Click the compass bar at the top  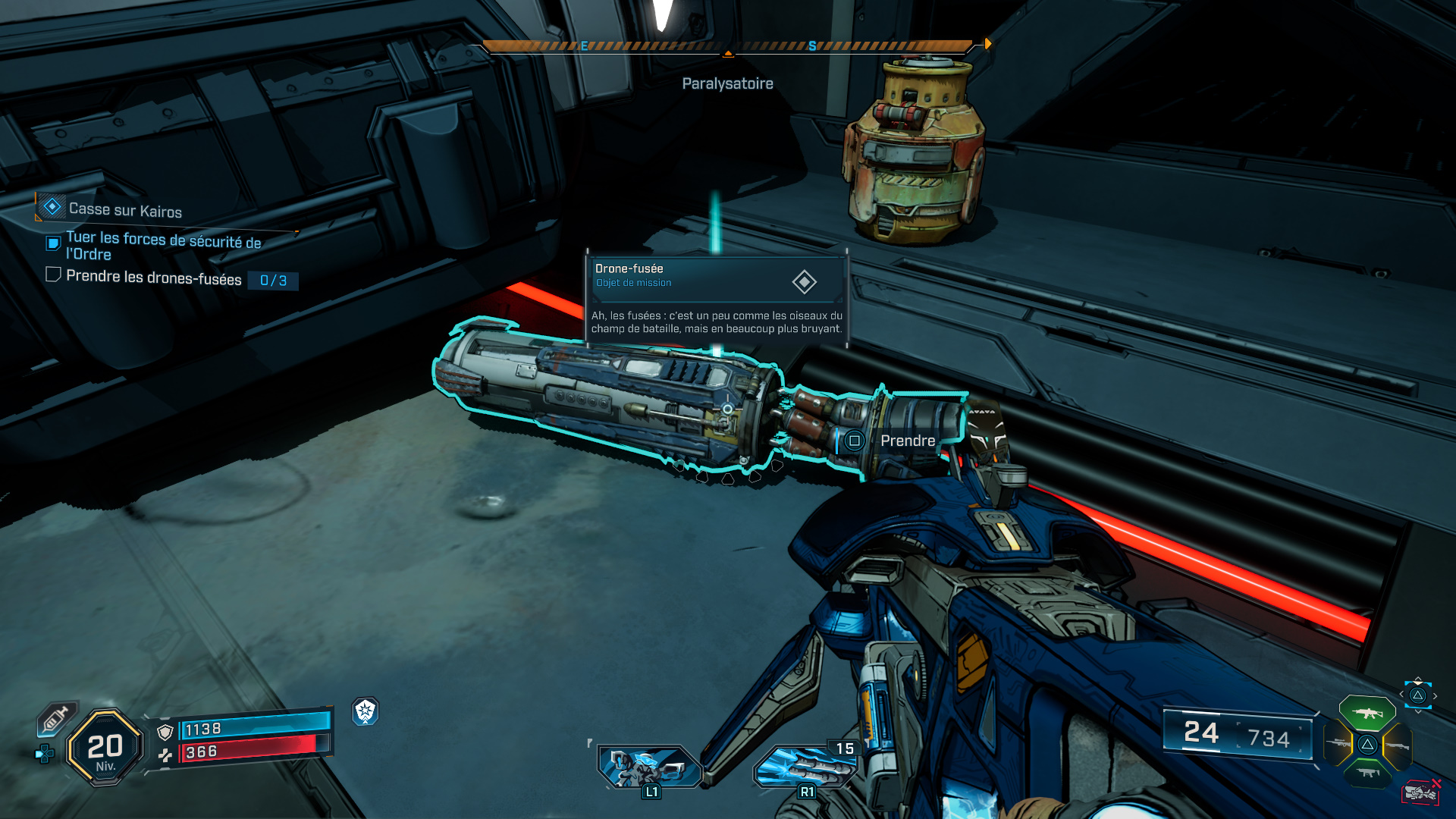tap(726, 46)
